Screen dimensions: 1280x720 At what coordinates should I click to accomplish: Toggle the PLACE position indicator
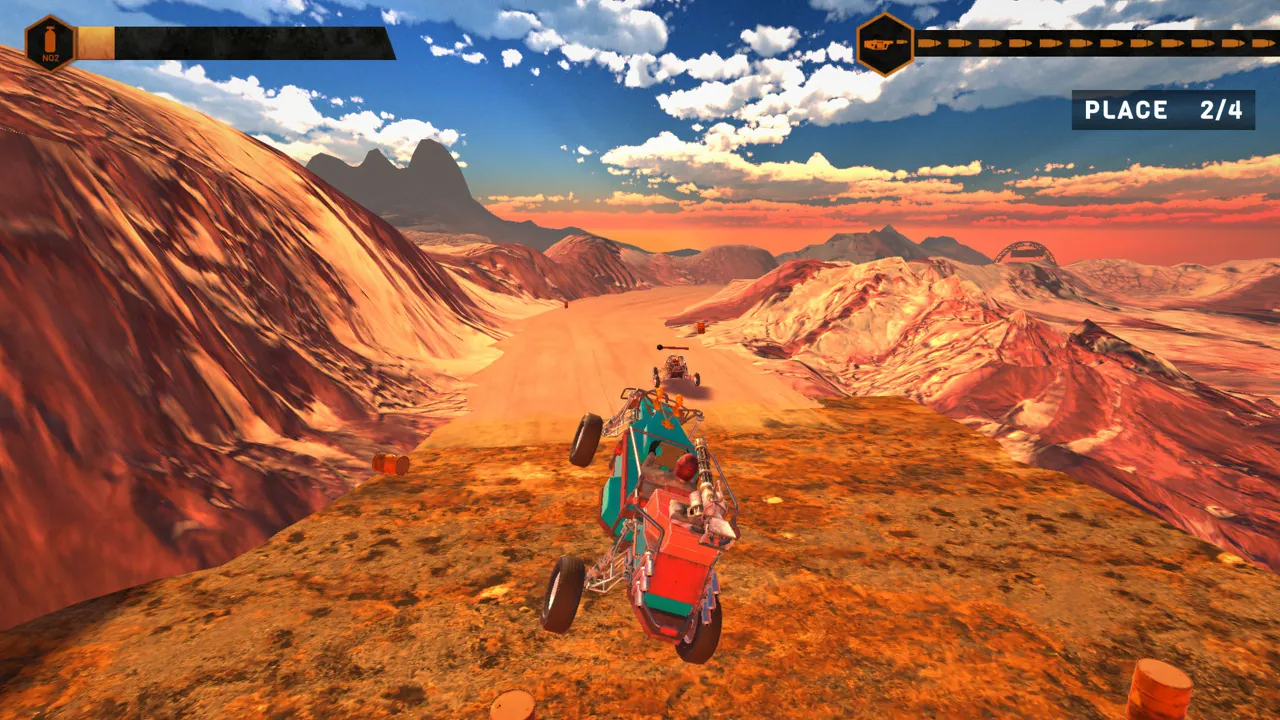coord(1165,110)
